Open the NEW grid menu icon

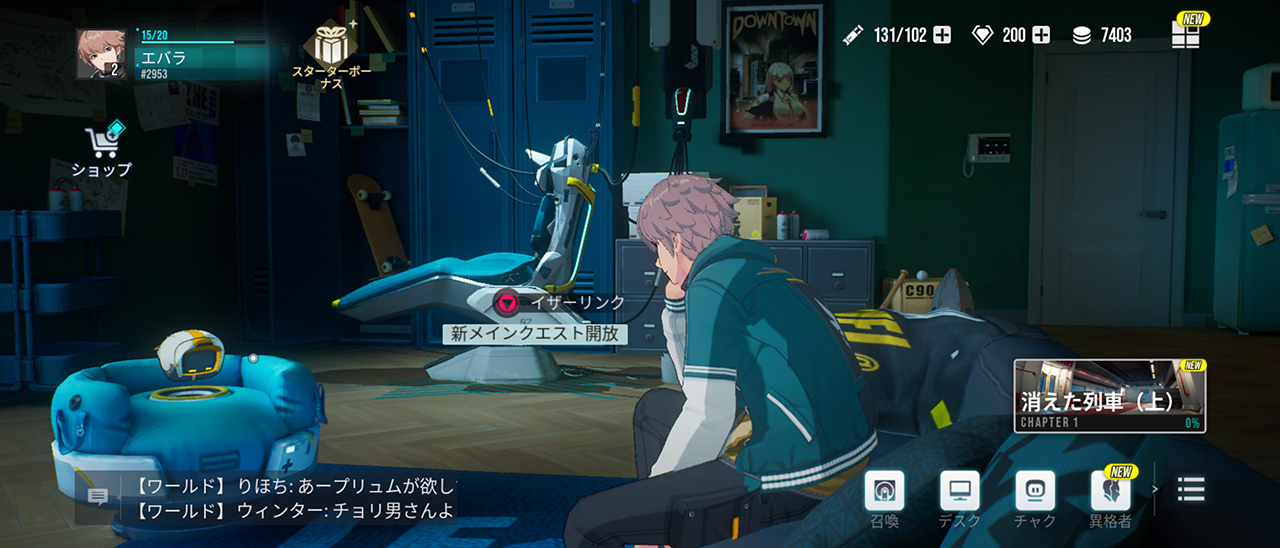[x=1186, y=34]
